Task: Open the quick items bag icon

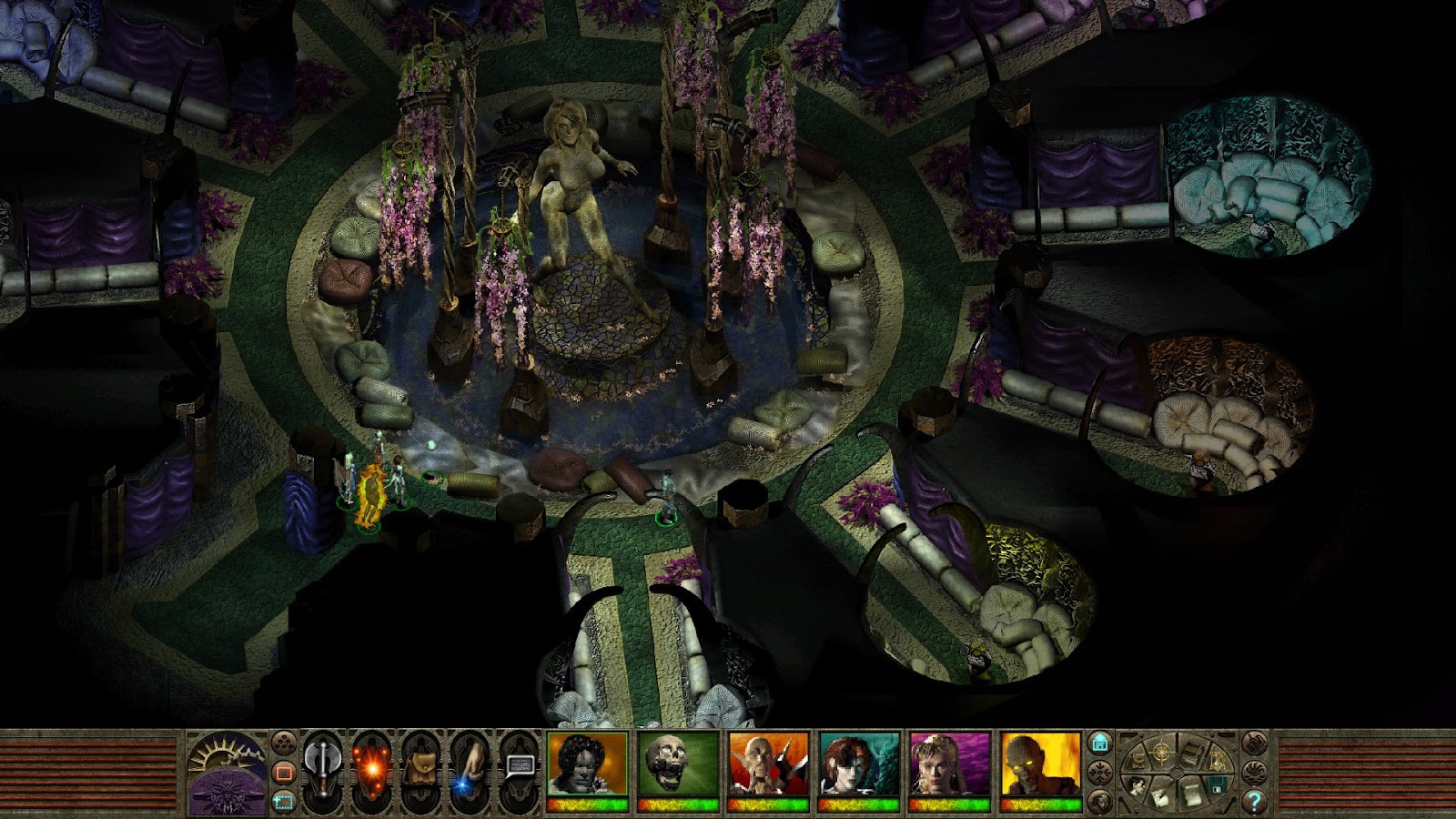Action: (x=420, y=767)
